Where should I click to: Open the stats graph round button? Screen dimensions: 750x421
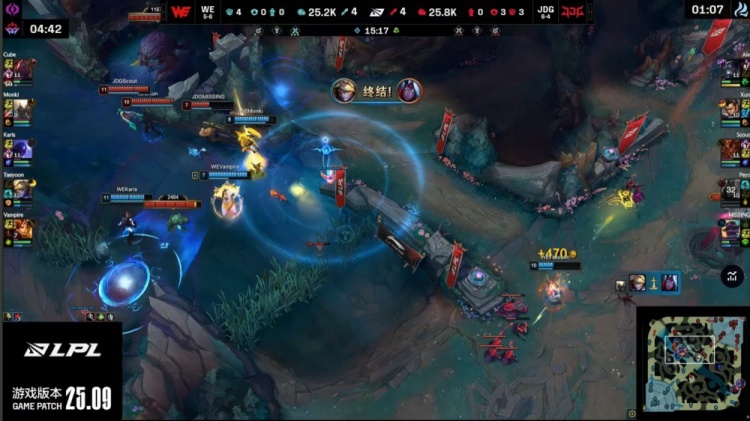(733, 274)
